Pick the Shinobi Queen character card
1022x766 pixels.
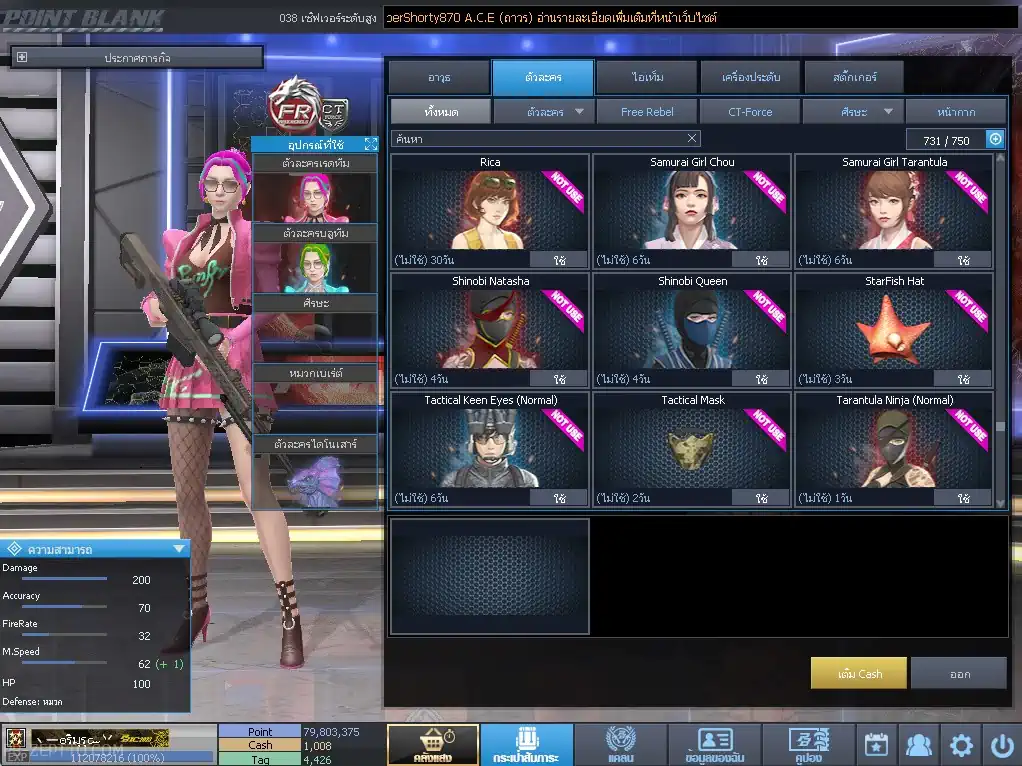click(692, 328)
